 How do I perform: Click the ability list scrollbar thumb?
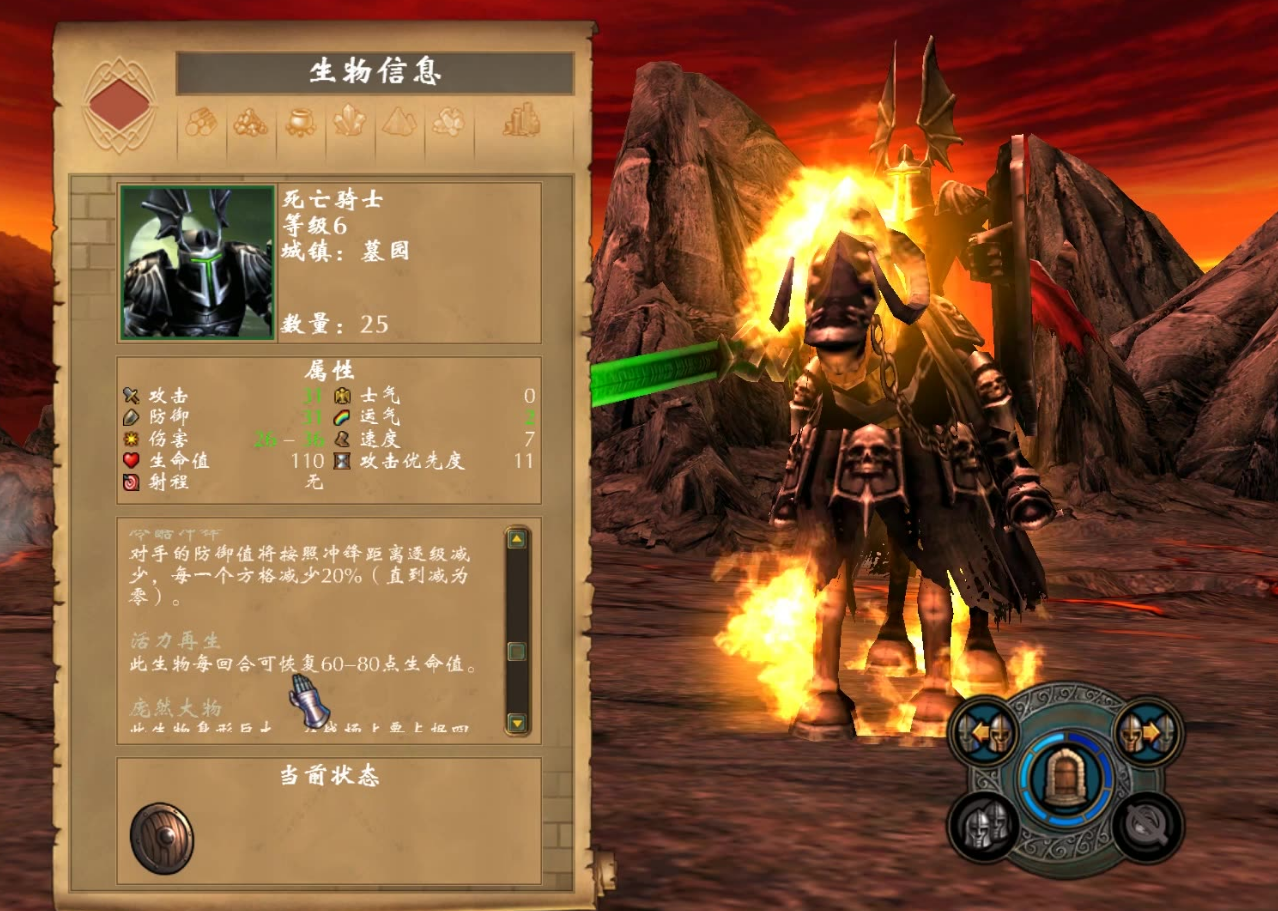point(517,652)
